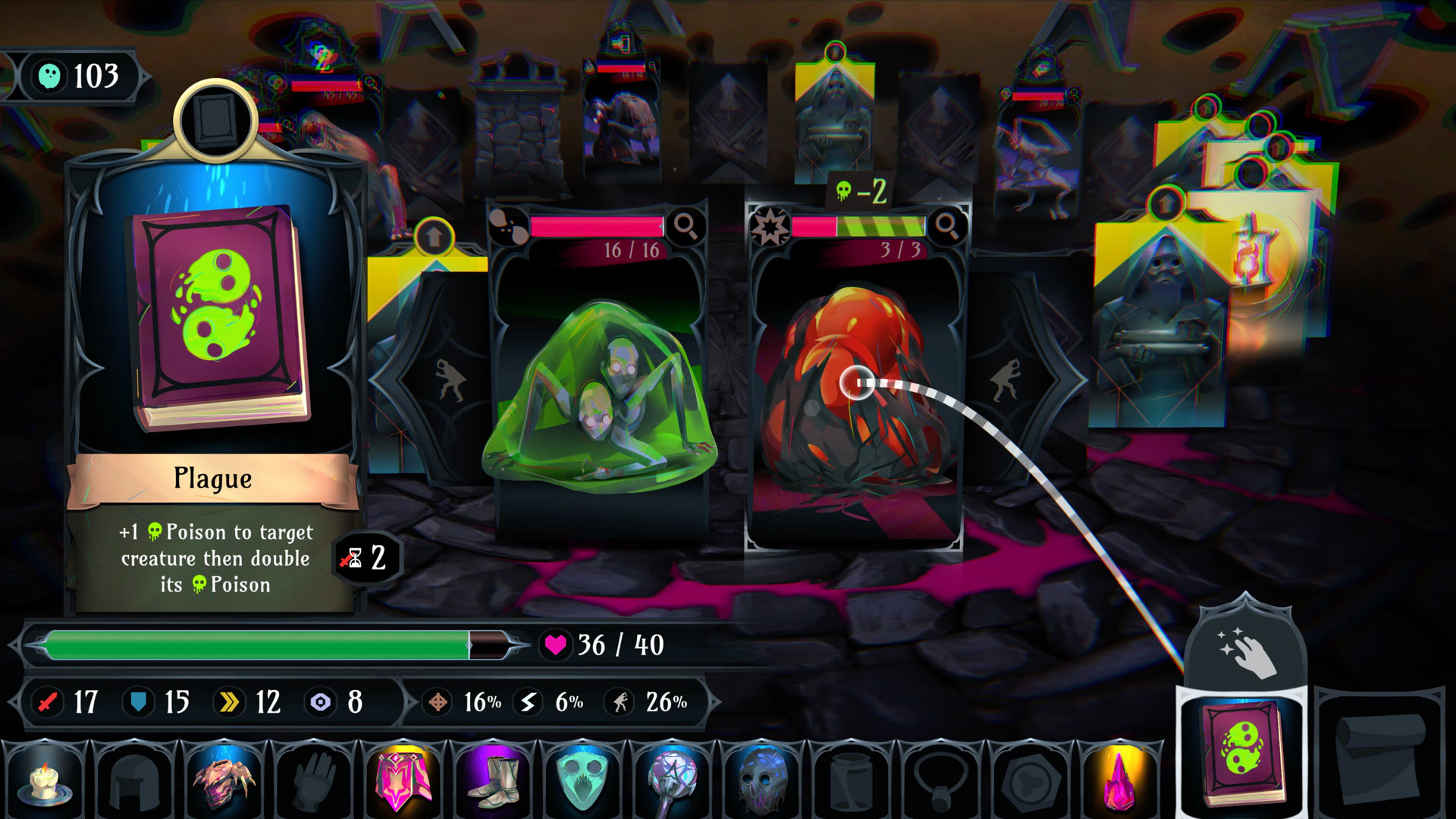Screen dimensions: 1456x819
Task: Toggle the burst star icon on the spider card
Action: [770, 224]
